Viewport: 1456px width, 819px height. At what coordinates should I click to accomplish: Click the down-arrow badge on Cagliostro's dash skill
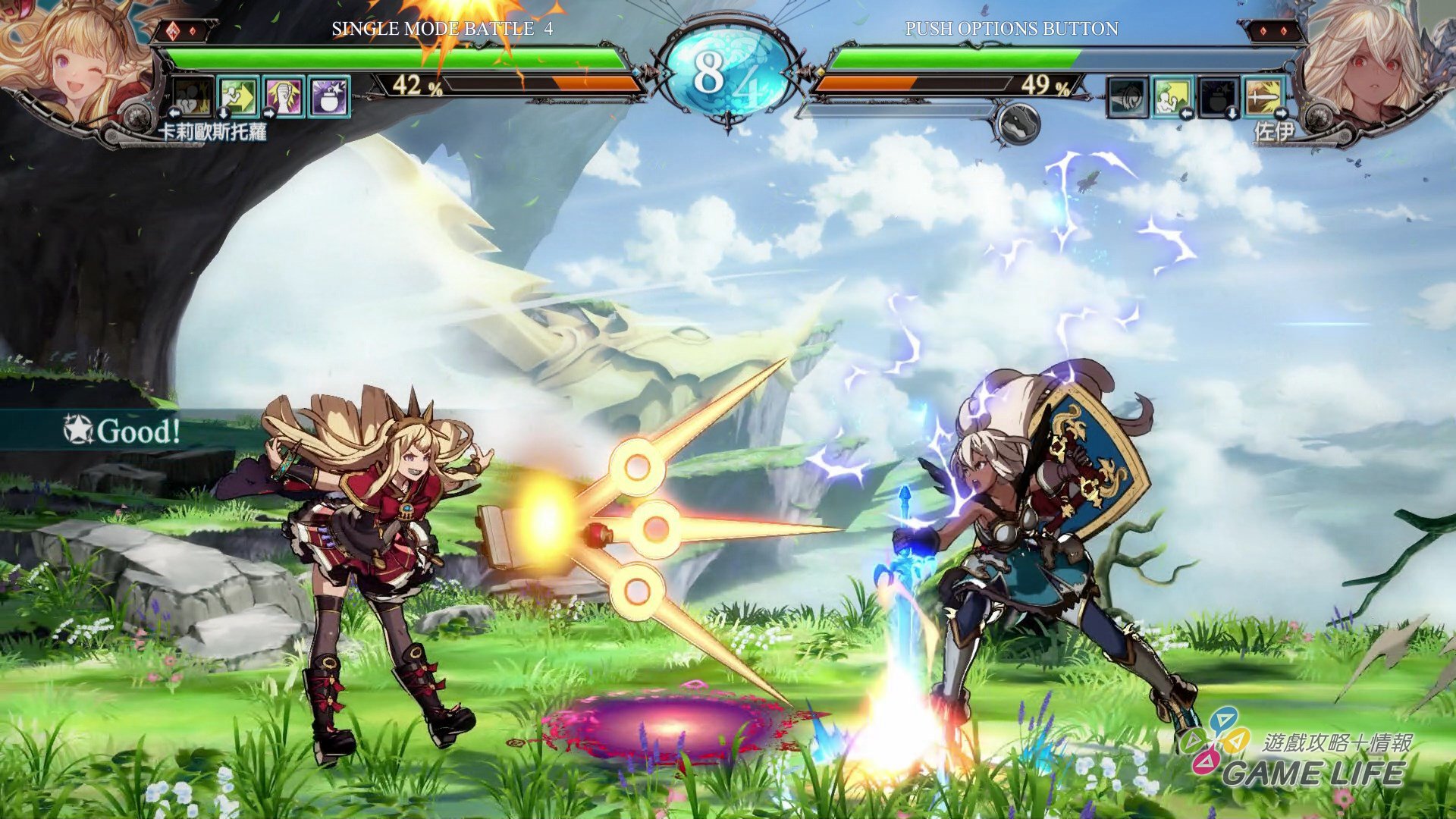pyautogui.click(x=224, y=114)
